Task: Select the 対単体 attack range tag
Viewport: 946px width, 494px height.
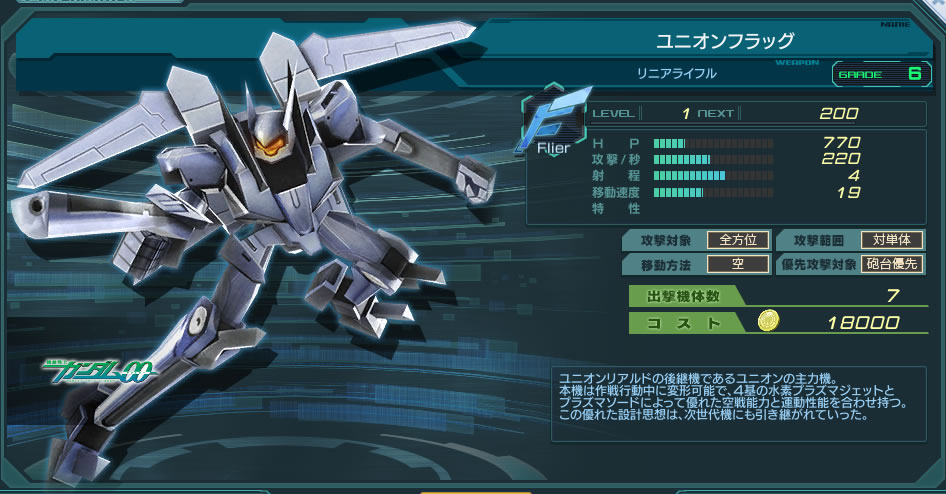Action: pyautogui.click(x=892, y=240)
